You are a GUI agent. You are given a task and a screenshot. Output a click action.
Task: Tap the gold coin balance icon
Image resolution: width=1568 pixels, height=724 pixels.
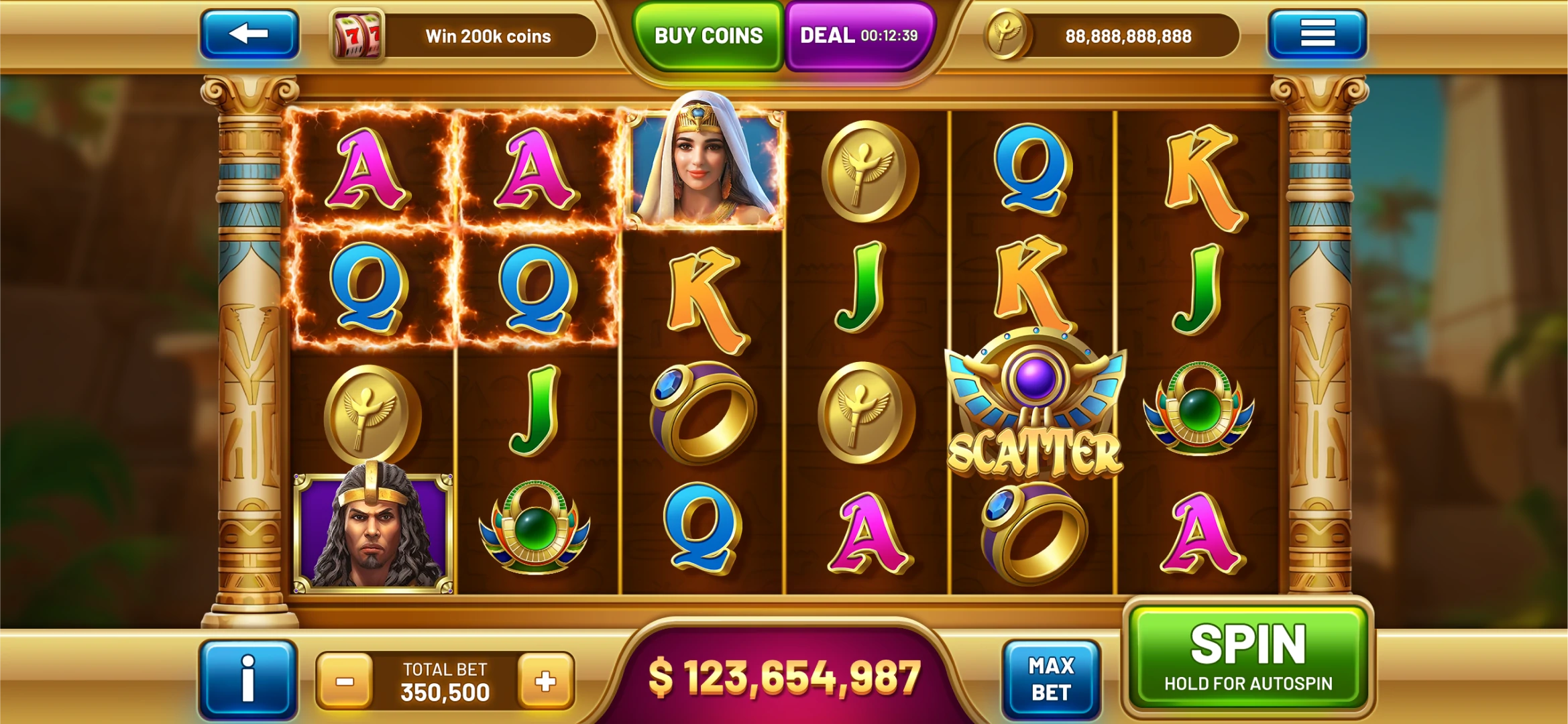pyautogui.click(x=1006, y=35)
